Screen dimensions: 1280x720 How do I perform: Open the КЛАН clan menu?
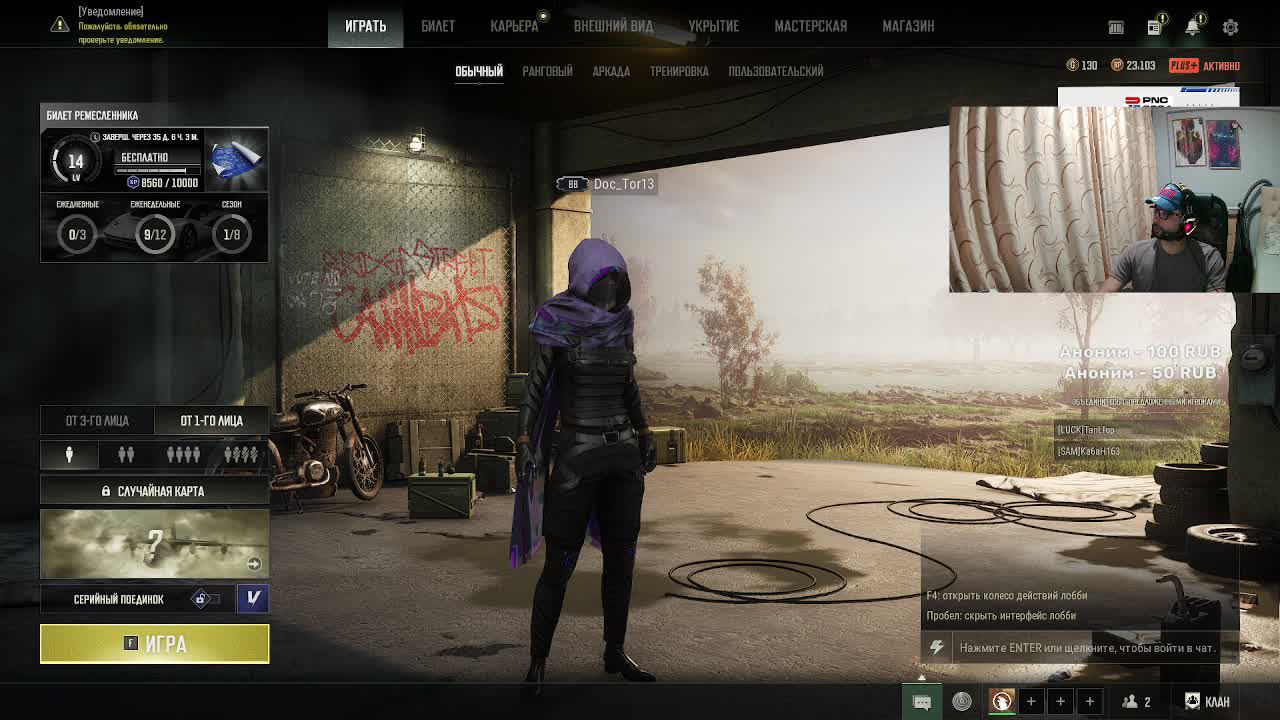coord(1207,701)
